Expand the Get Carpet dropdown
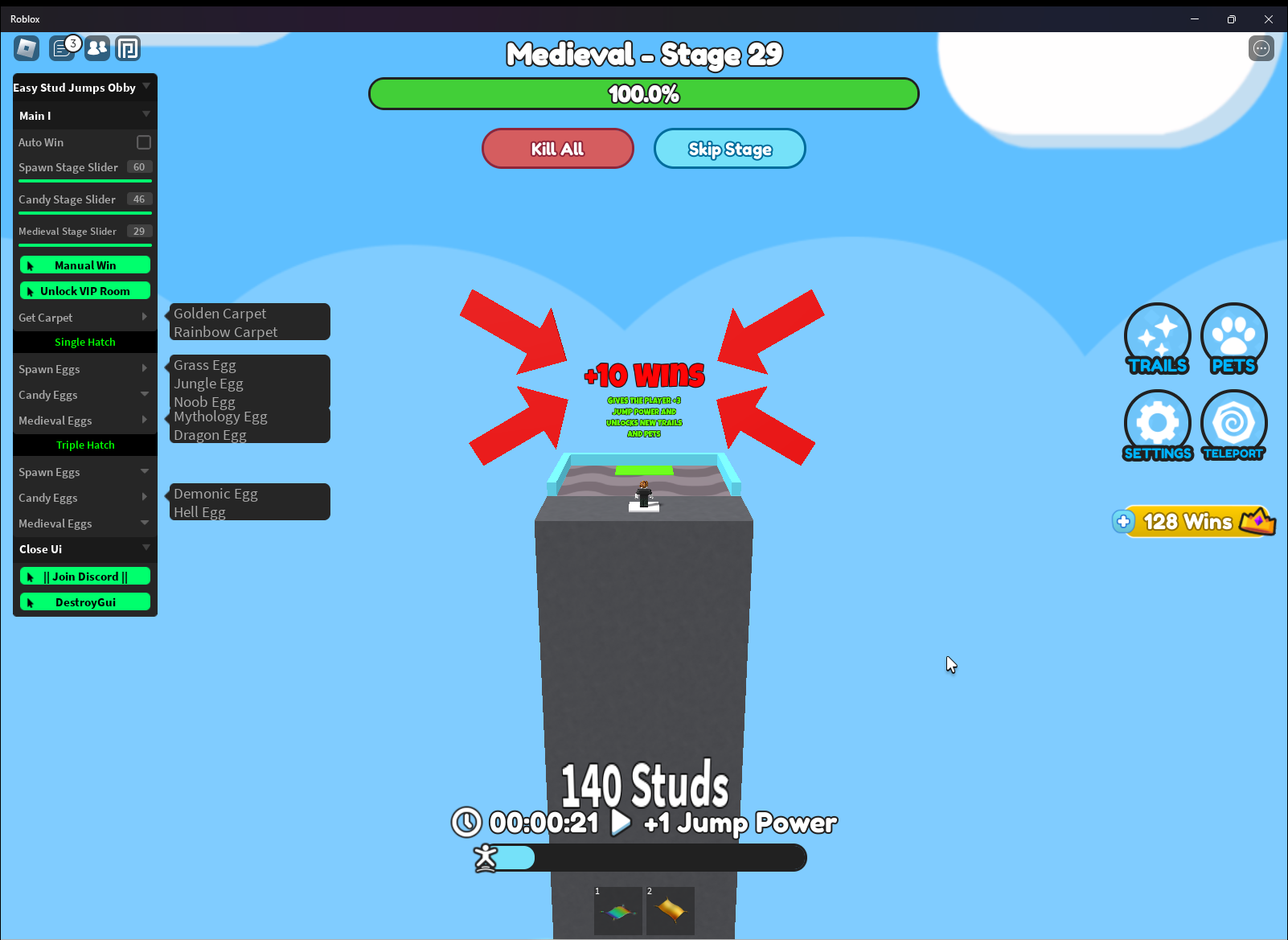 pyautogui.click(x=84, y=318)
